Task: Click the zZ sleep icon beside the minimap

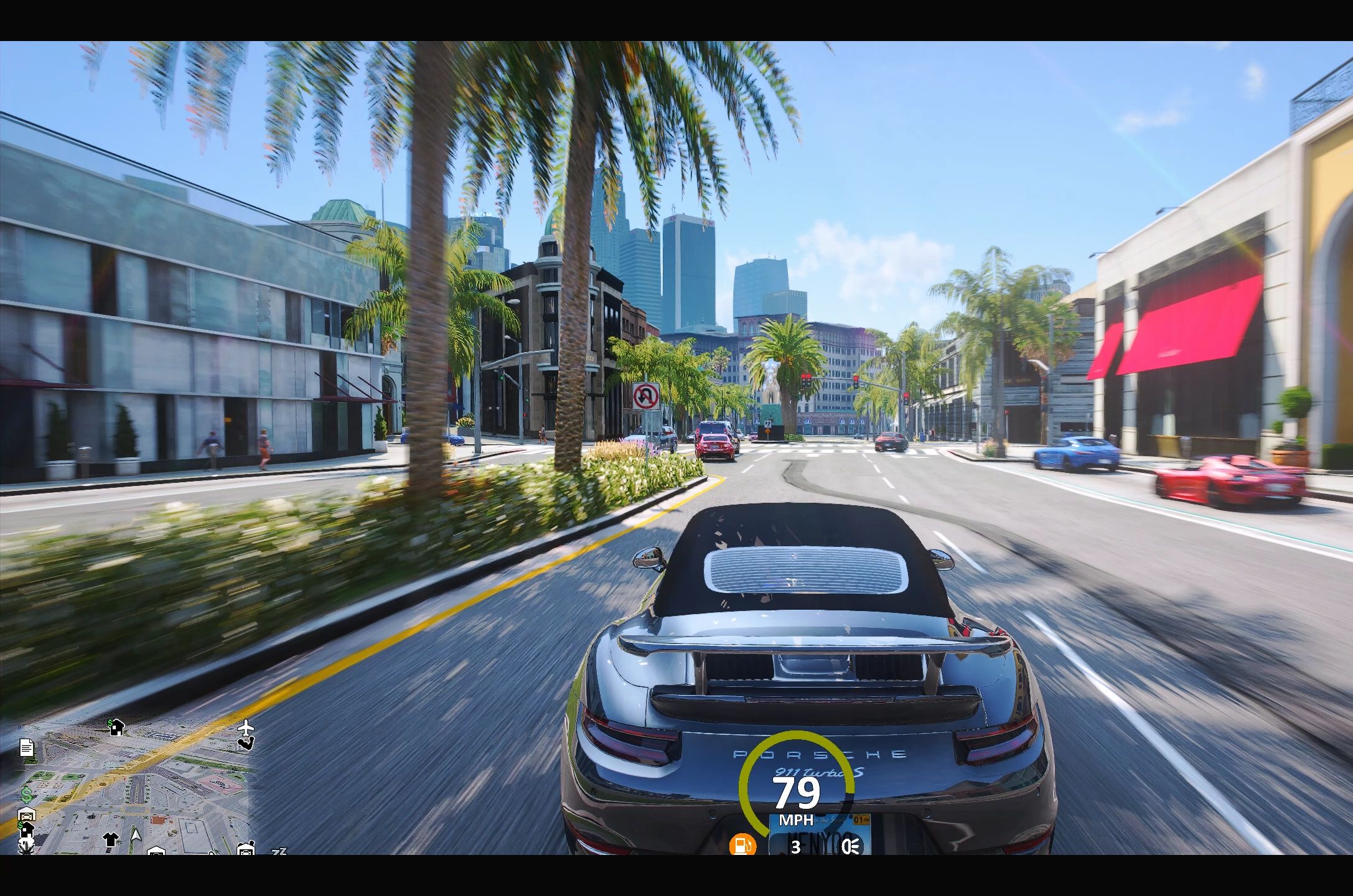Action: pyautogui.click(x=278, y=851)
